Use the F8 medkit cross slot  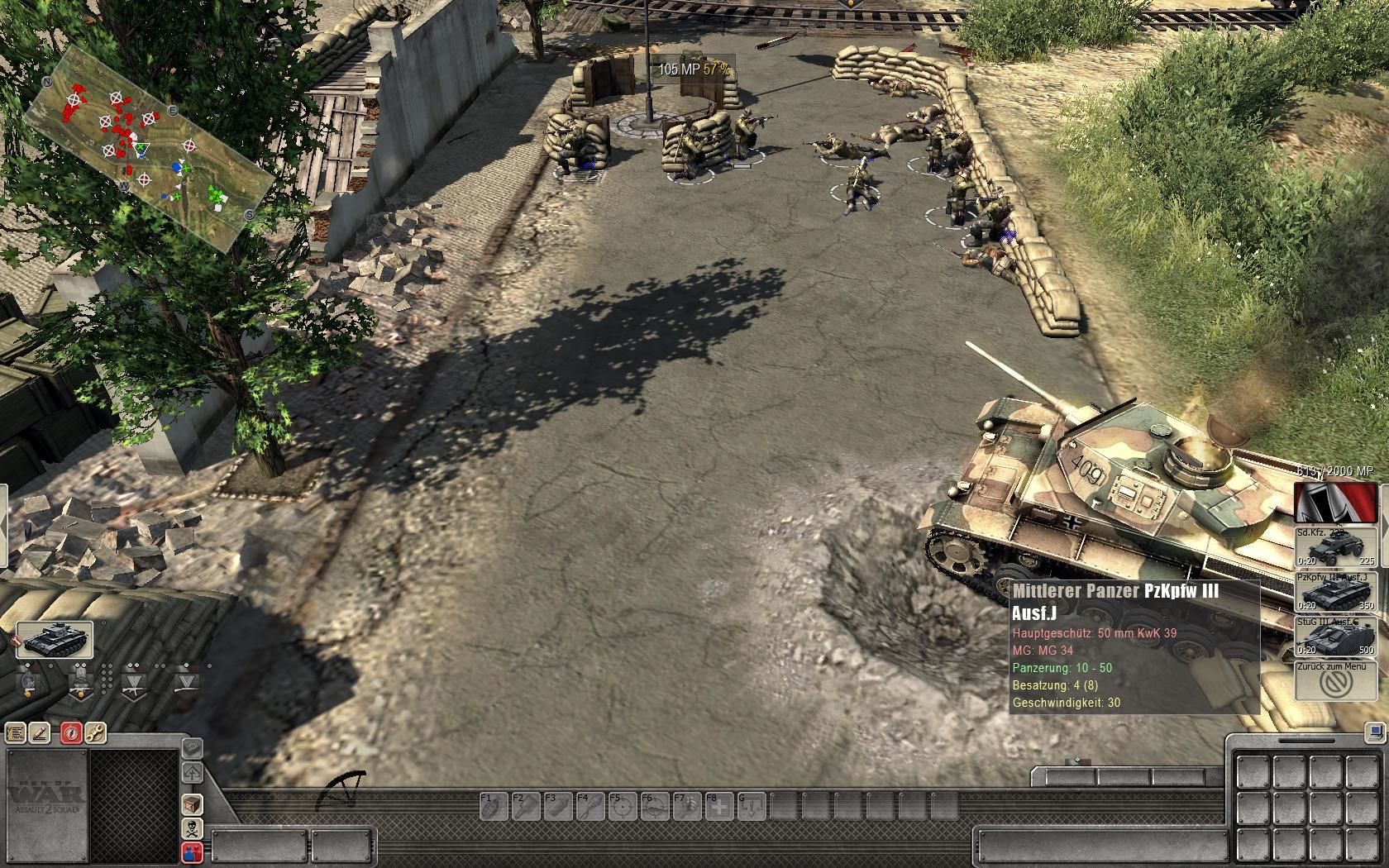pos(718,806)
